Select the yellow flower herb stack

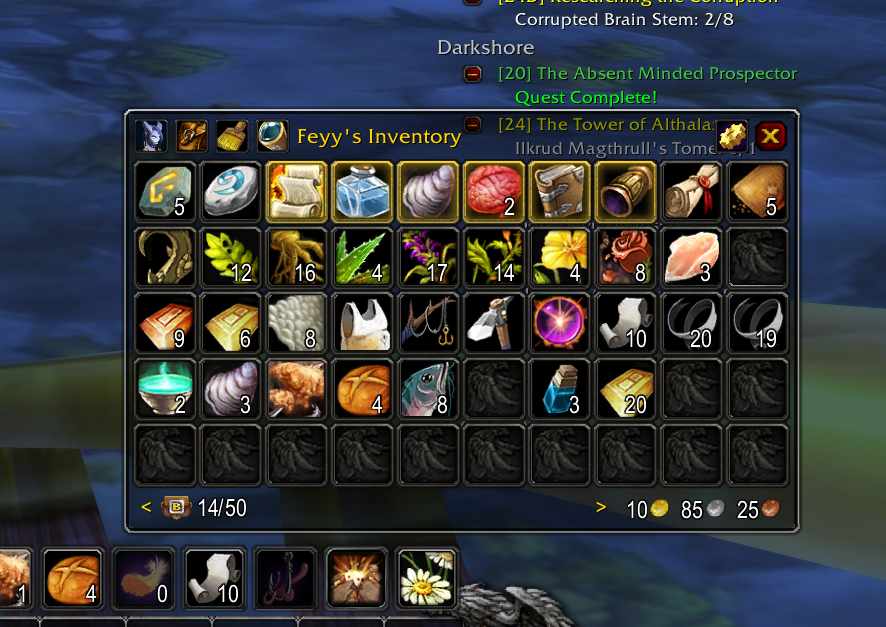click(x=559, y=257)
